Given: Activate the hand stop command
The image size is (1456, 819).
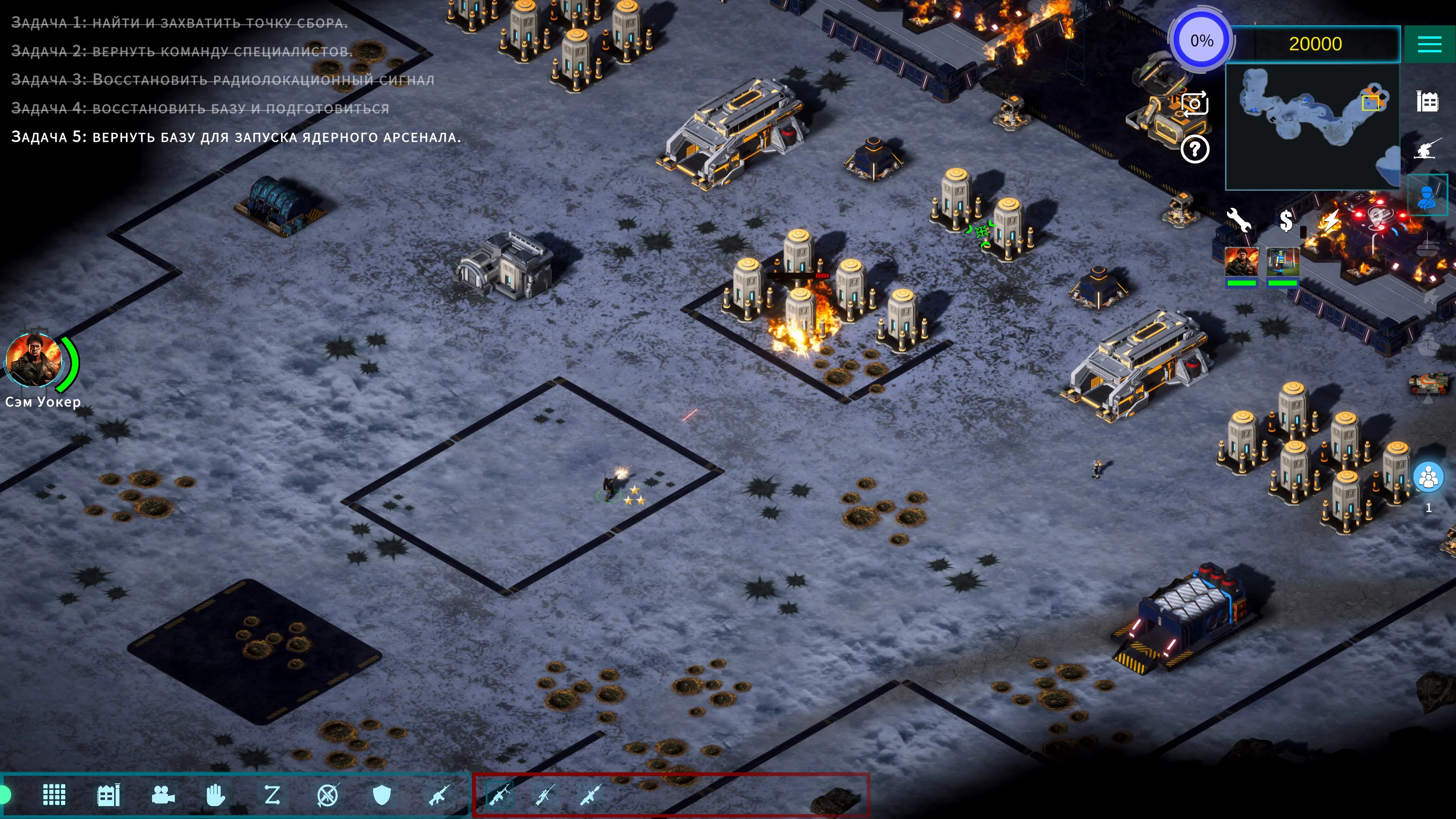Looking at the screenshot, I should pyautogui.click(x=215, y=795).
